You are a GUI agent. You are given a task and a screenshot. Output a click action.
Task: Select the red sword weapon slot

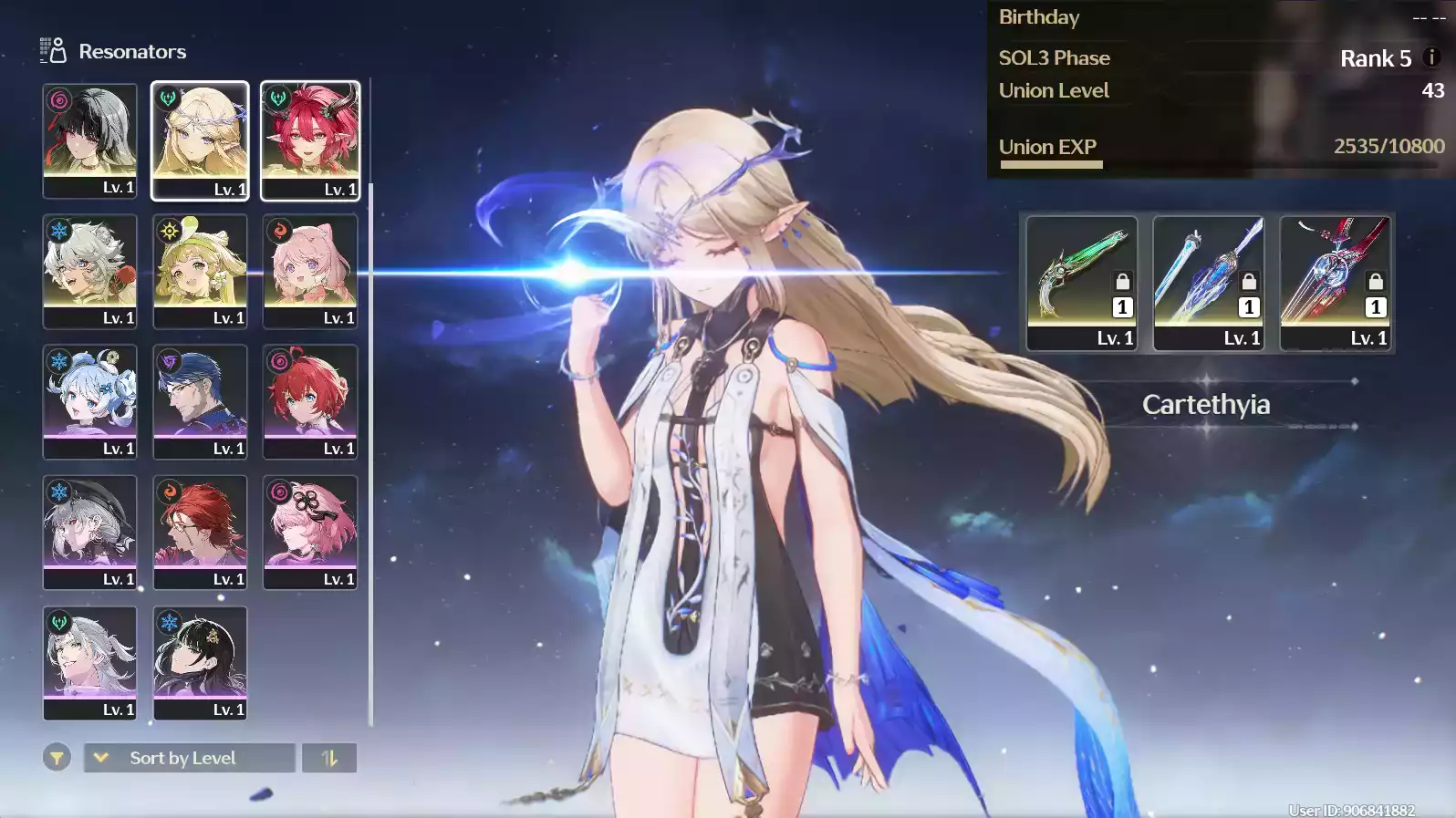coord(1335,283)
